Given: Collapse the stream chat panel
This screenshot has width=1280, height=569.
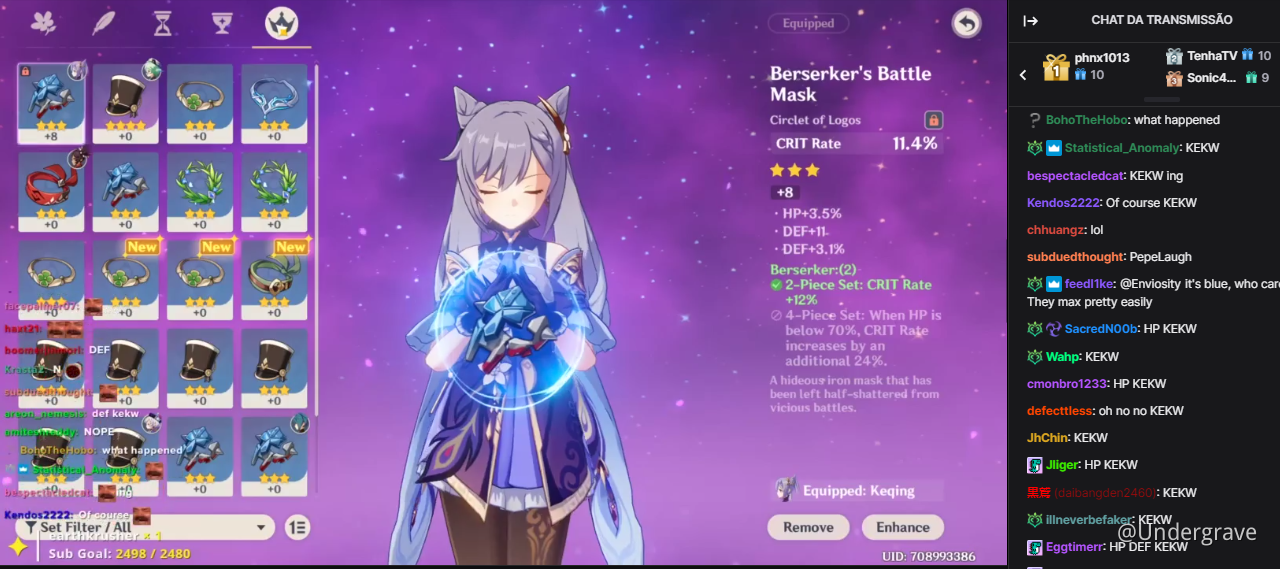Looking at the screenshot, I should [x=1031, y=20].
